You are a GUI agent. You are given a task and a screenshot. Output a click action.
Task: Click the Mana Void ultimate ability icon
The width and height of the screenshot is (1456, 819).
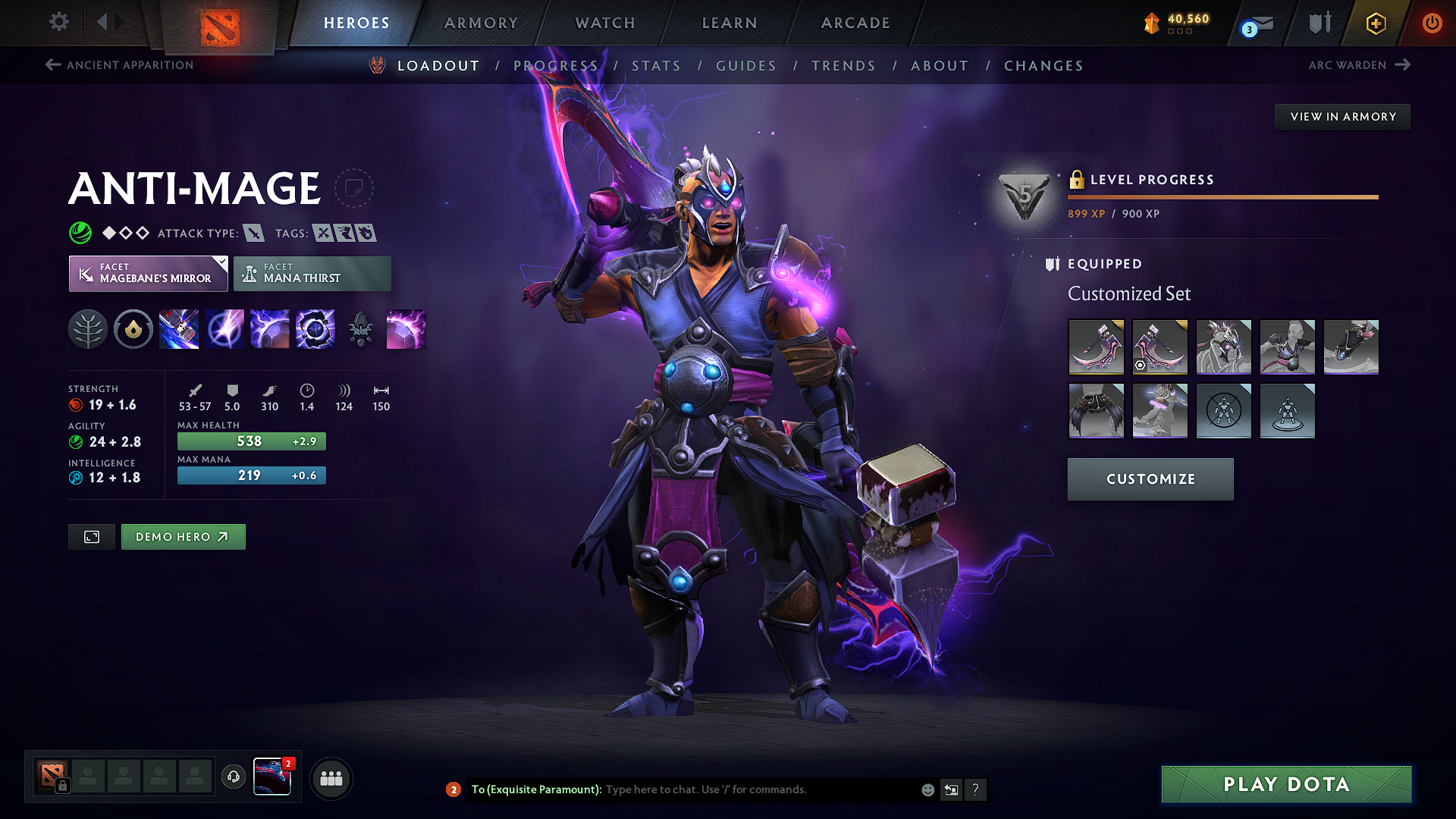point(315,328)
